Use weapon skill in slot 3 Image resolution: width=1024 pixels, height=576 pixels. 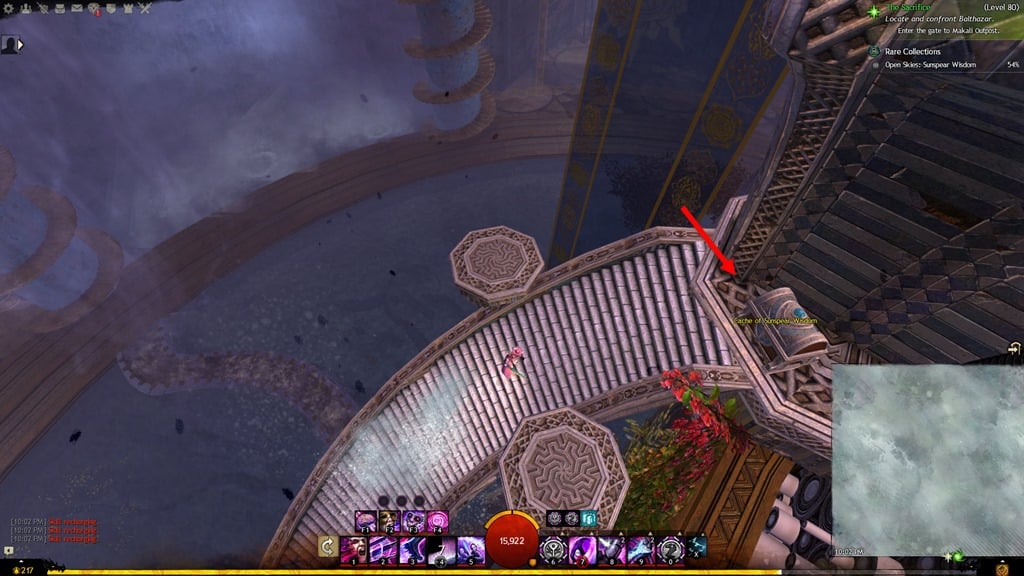[411, 548]
